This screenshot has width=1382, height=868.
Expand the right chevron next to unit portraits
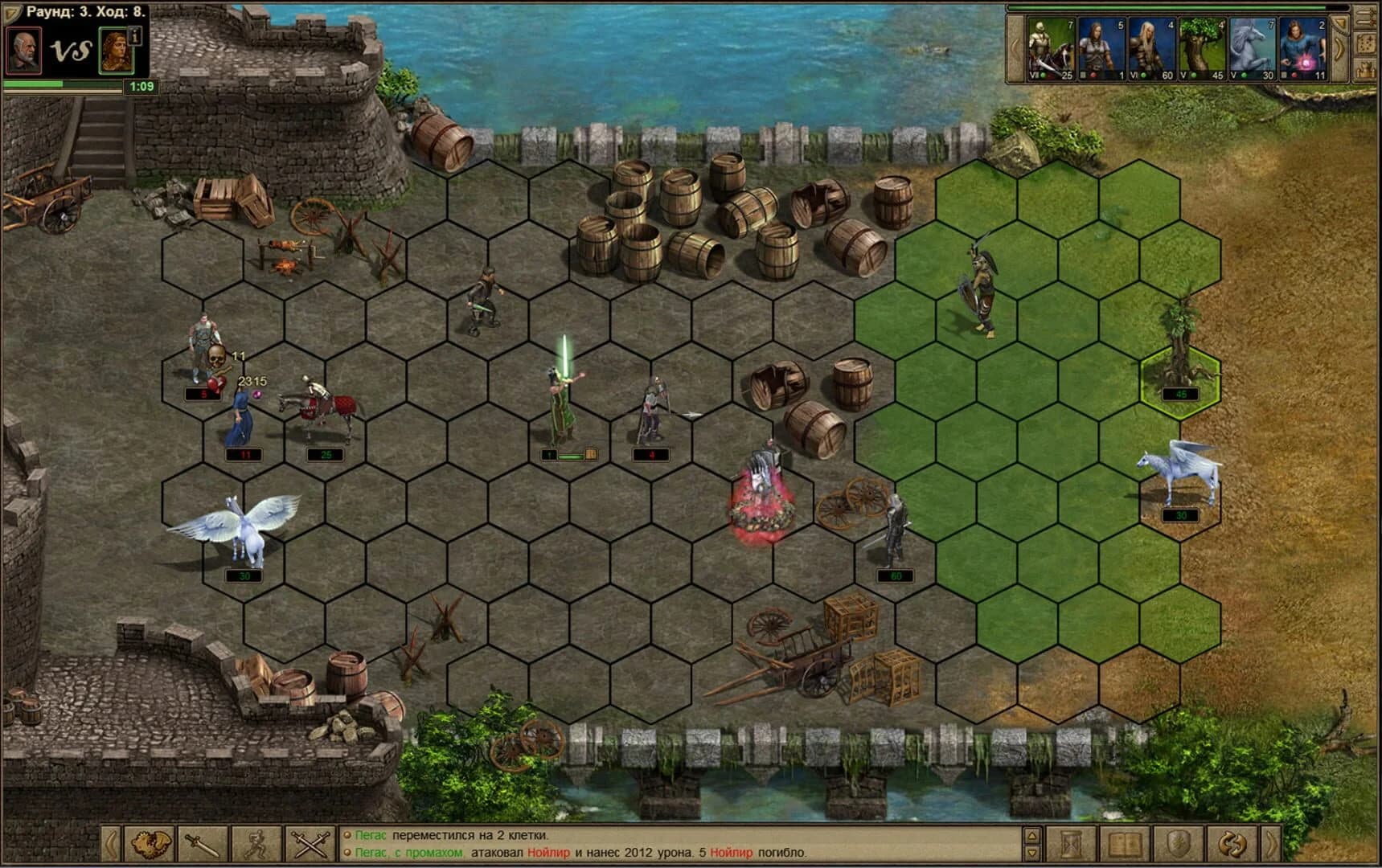[1339, 47]
